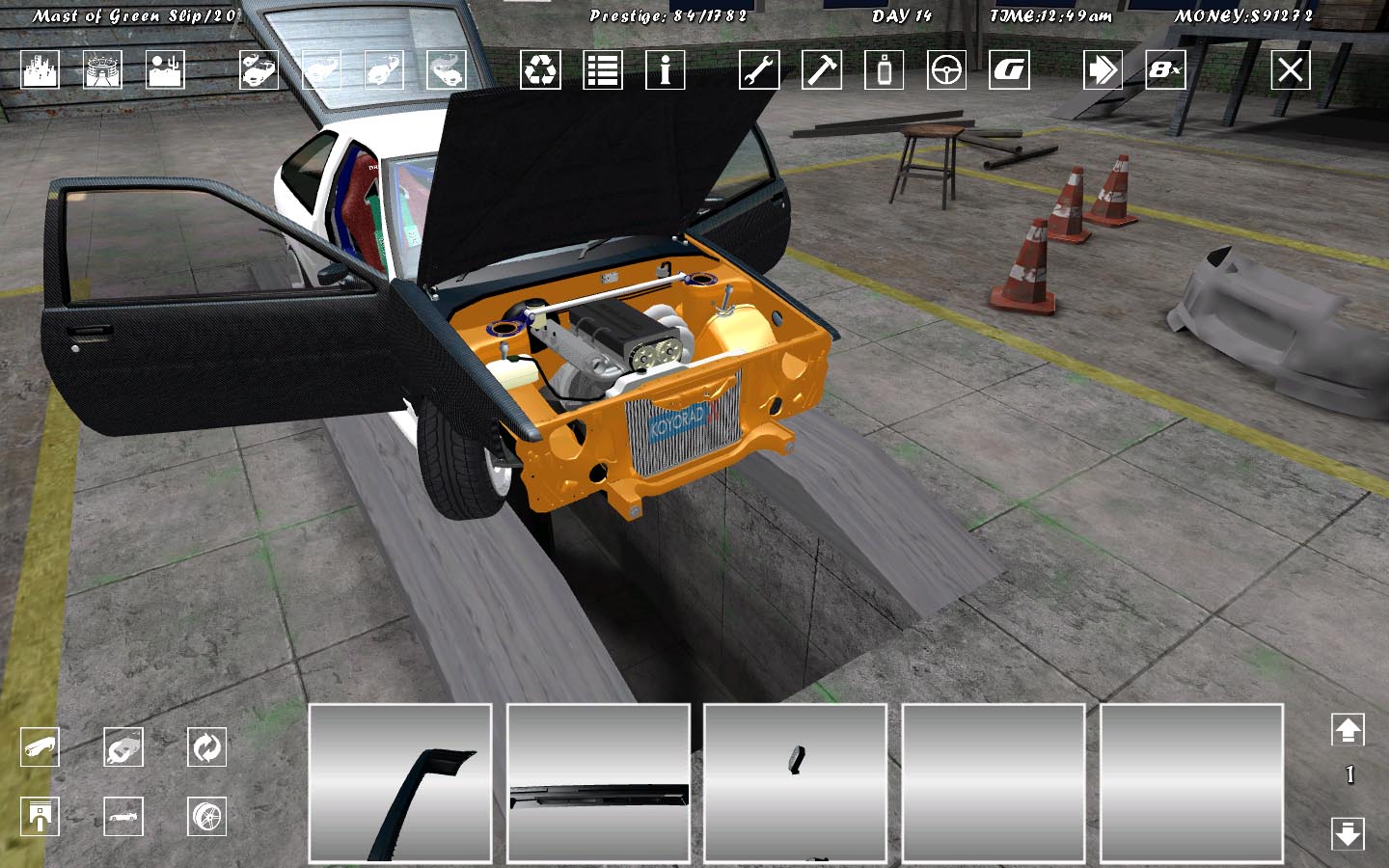Toggle the 8x time speed
The image size is (1389, 868).
point(1165,70)
